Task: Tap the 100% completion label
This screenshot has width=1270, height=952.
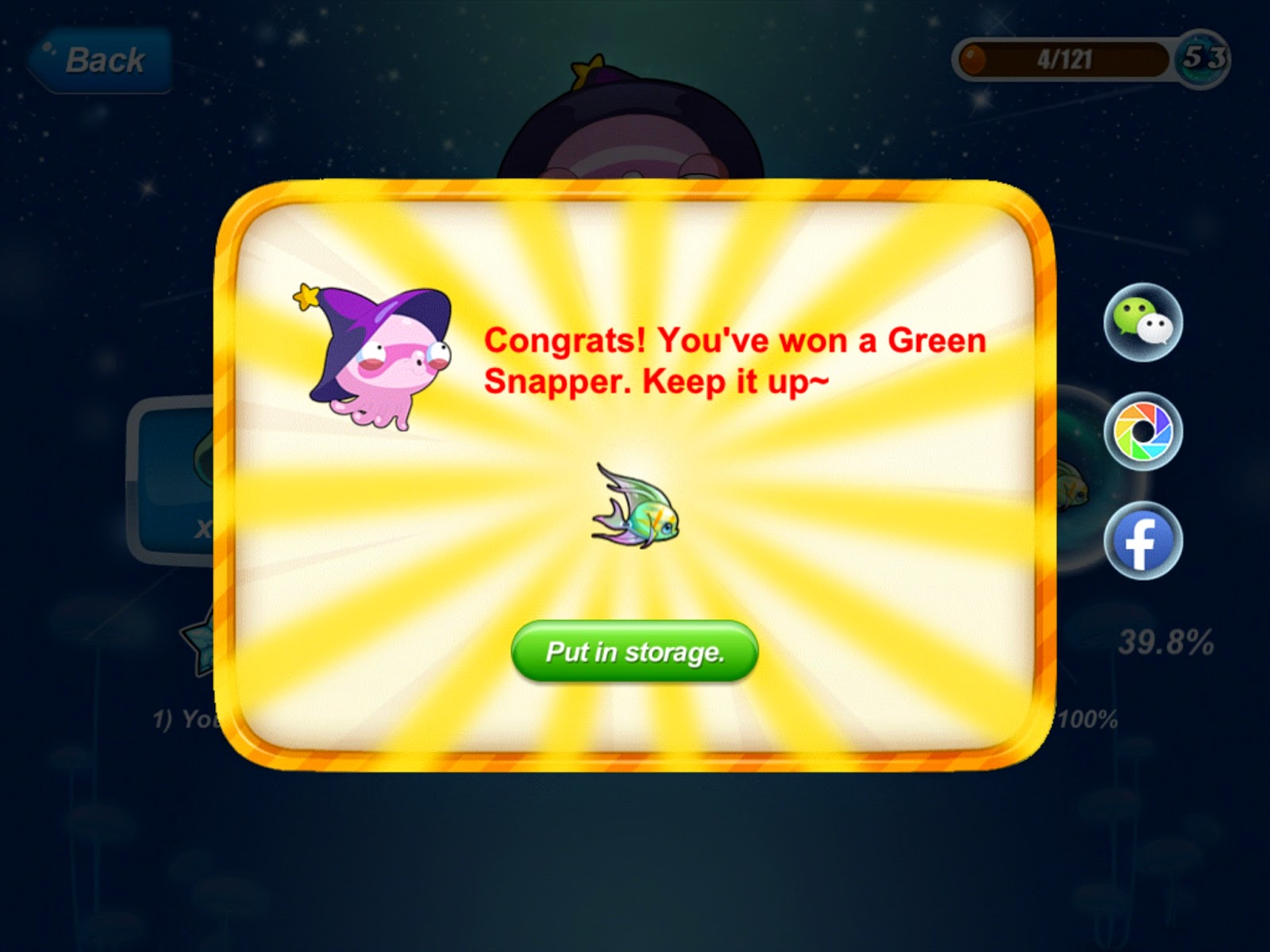Action: [x=1087, y=718]
